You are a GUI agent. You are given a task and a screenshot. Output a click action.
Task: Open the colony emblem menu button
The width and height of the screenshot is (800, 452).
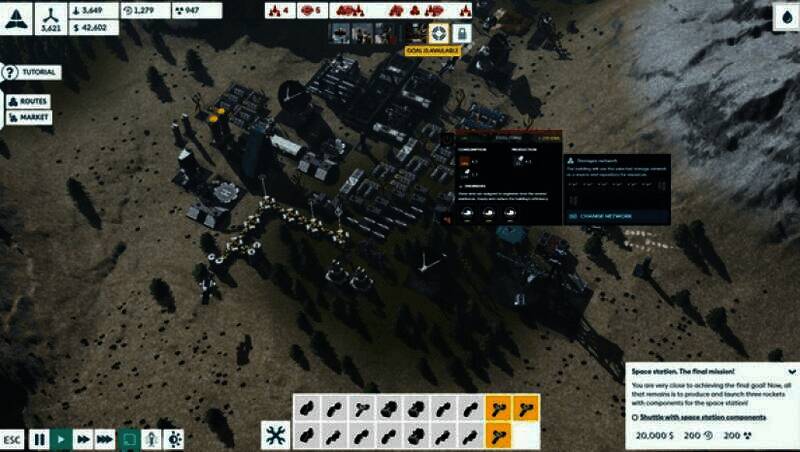coord(18,16)
